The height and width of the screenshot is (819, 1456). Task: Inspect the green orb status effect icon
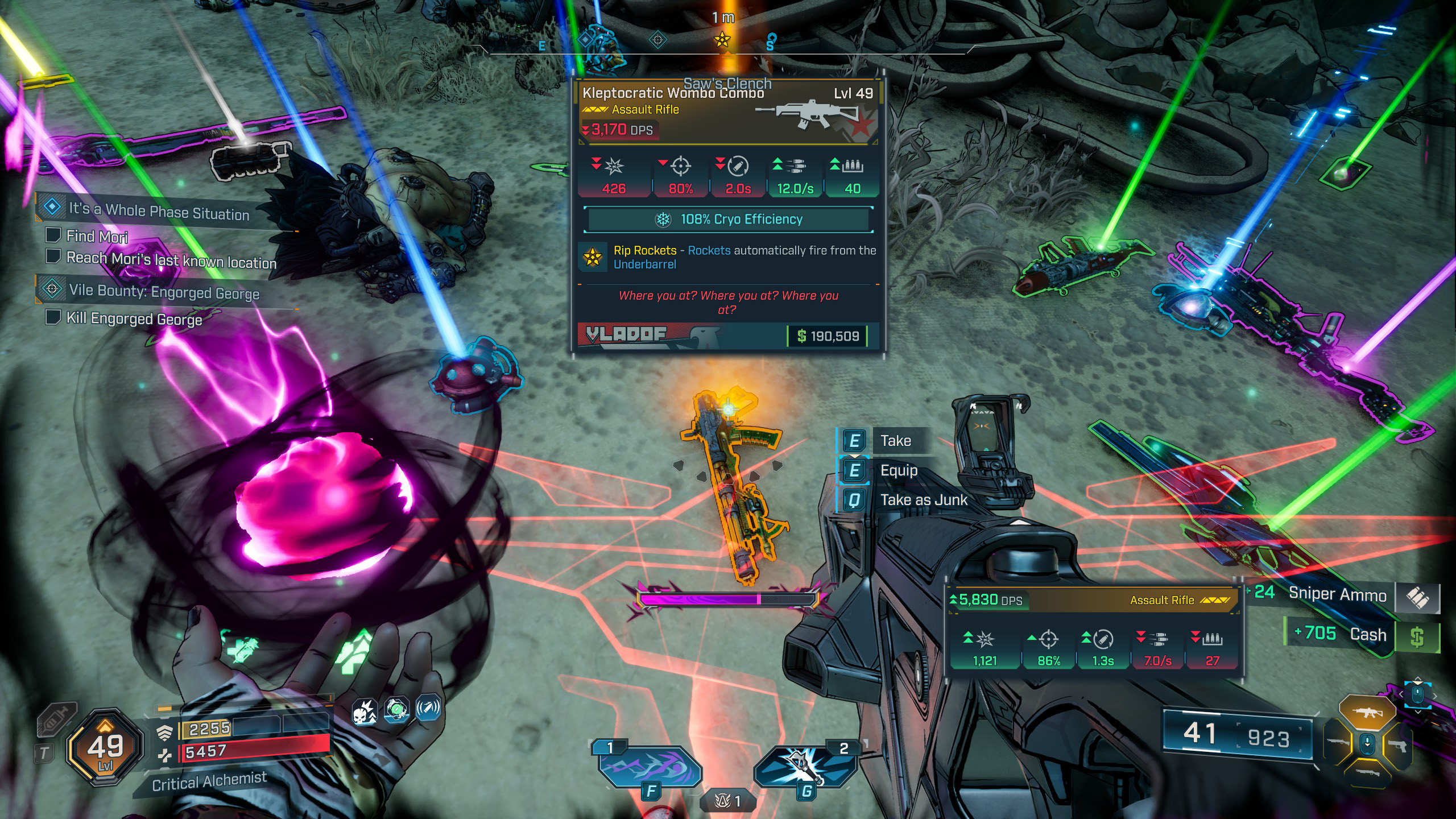(396, 709)
